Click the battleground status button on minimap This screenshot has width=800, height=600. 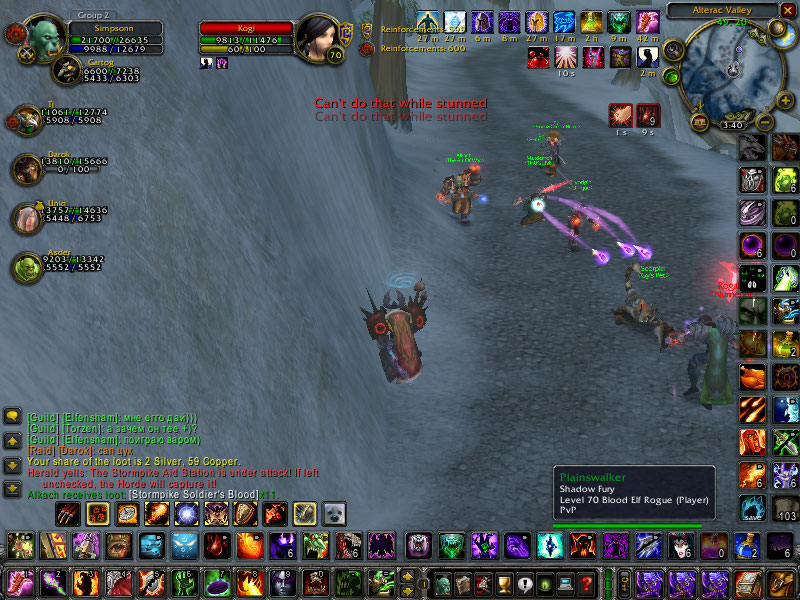point(672,75)
